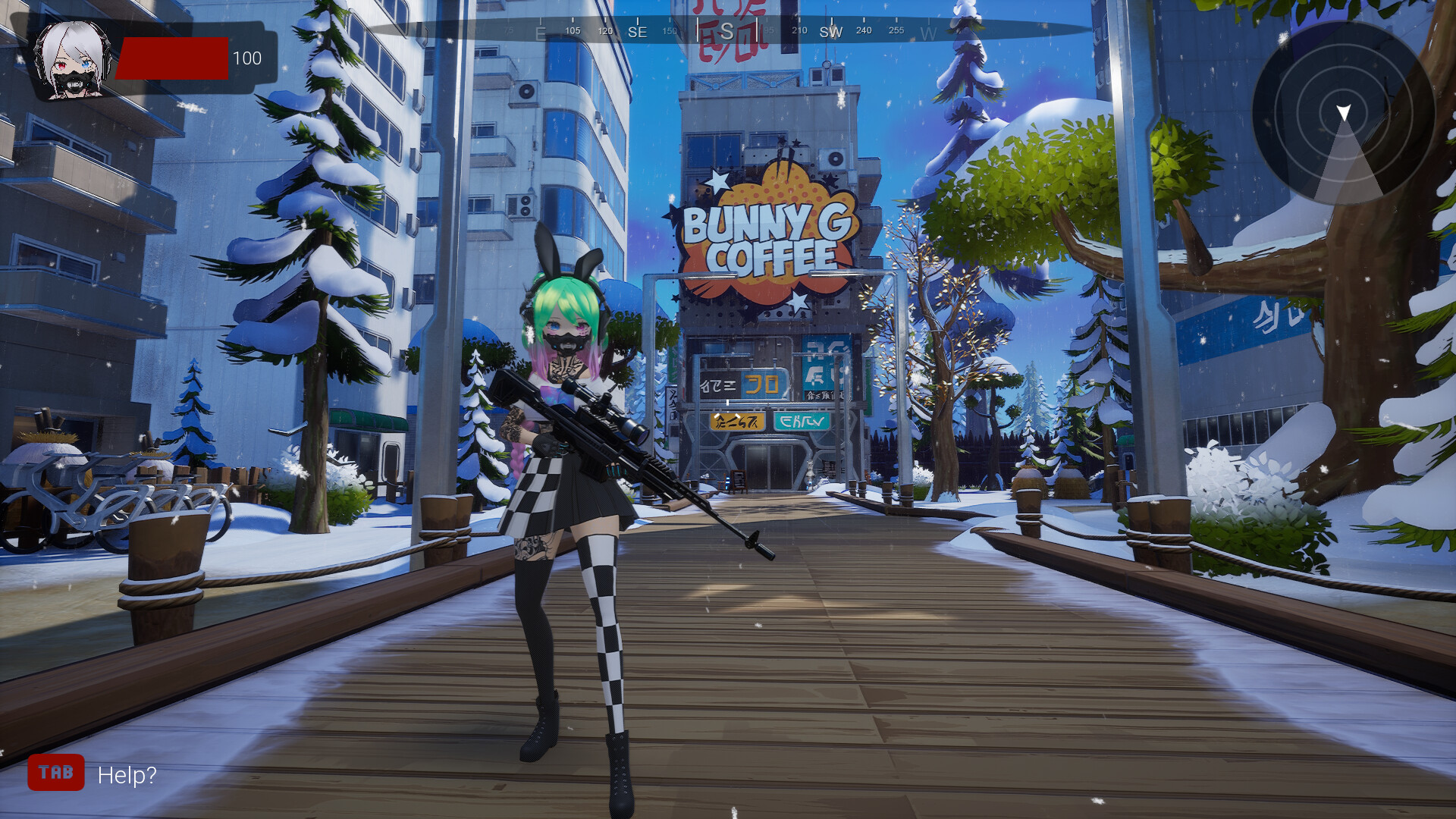The image size is (1456, 819).
Task: Click the health value reading 100
Action: click(246, 58)
